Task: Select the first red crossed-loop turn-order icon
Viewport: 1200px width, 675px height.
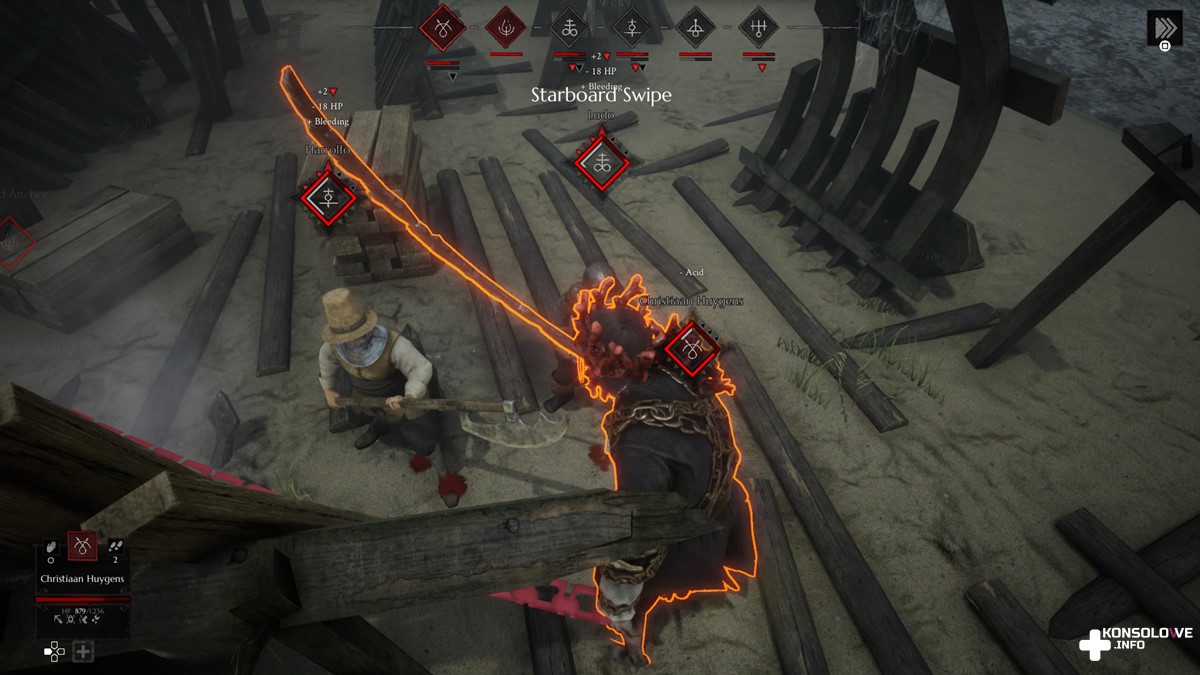Action: point(441,27)
